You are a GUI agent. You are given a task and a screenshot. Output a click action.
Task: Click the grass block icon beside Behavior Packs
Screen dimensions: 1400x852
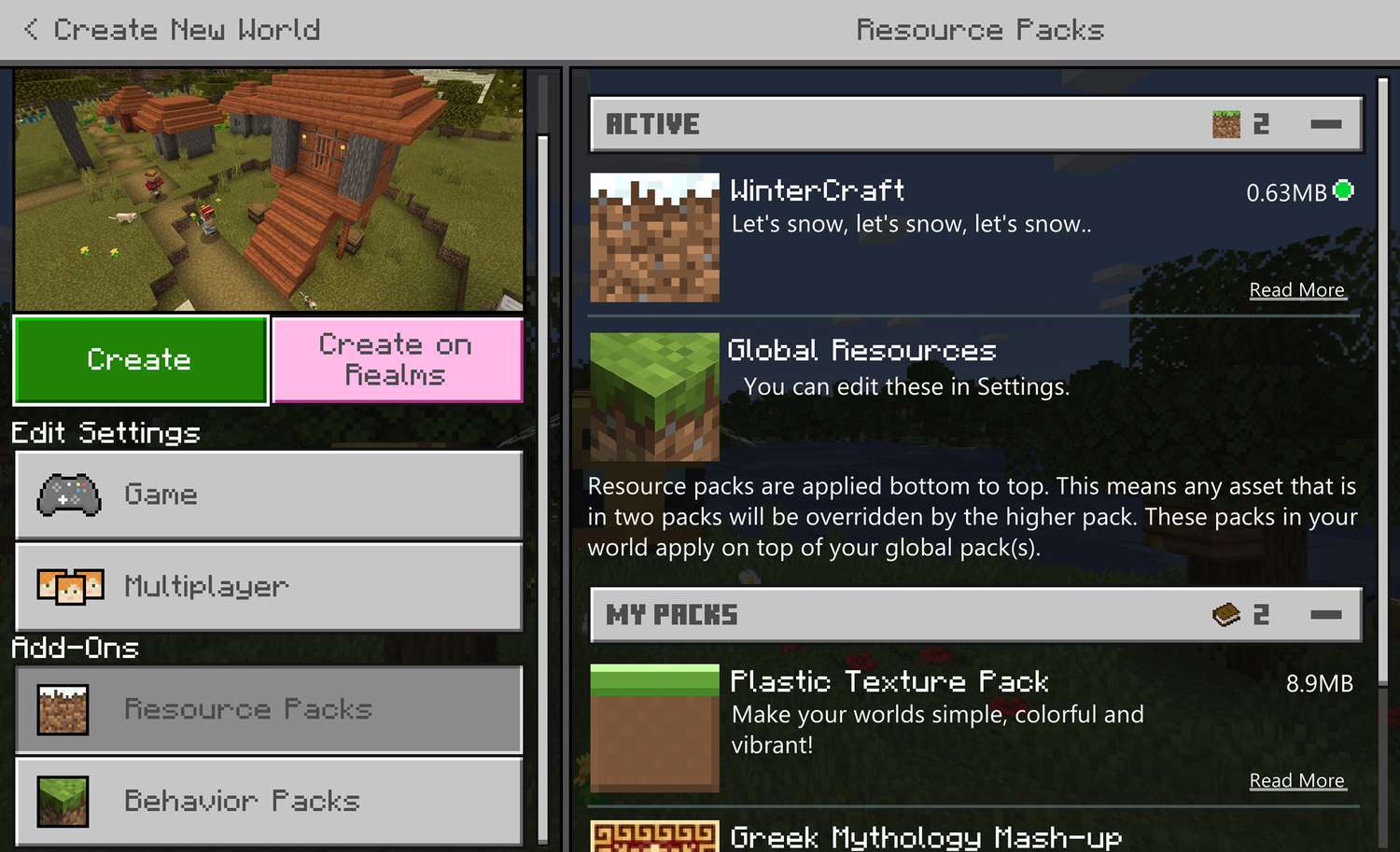point(62,801)
